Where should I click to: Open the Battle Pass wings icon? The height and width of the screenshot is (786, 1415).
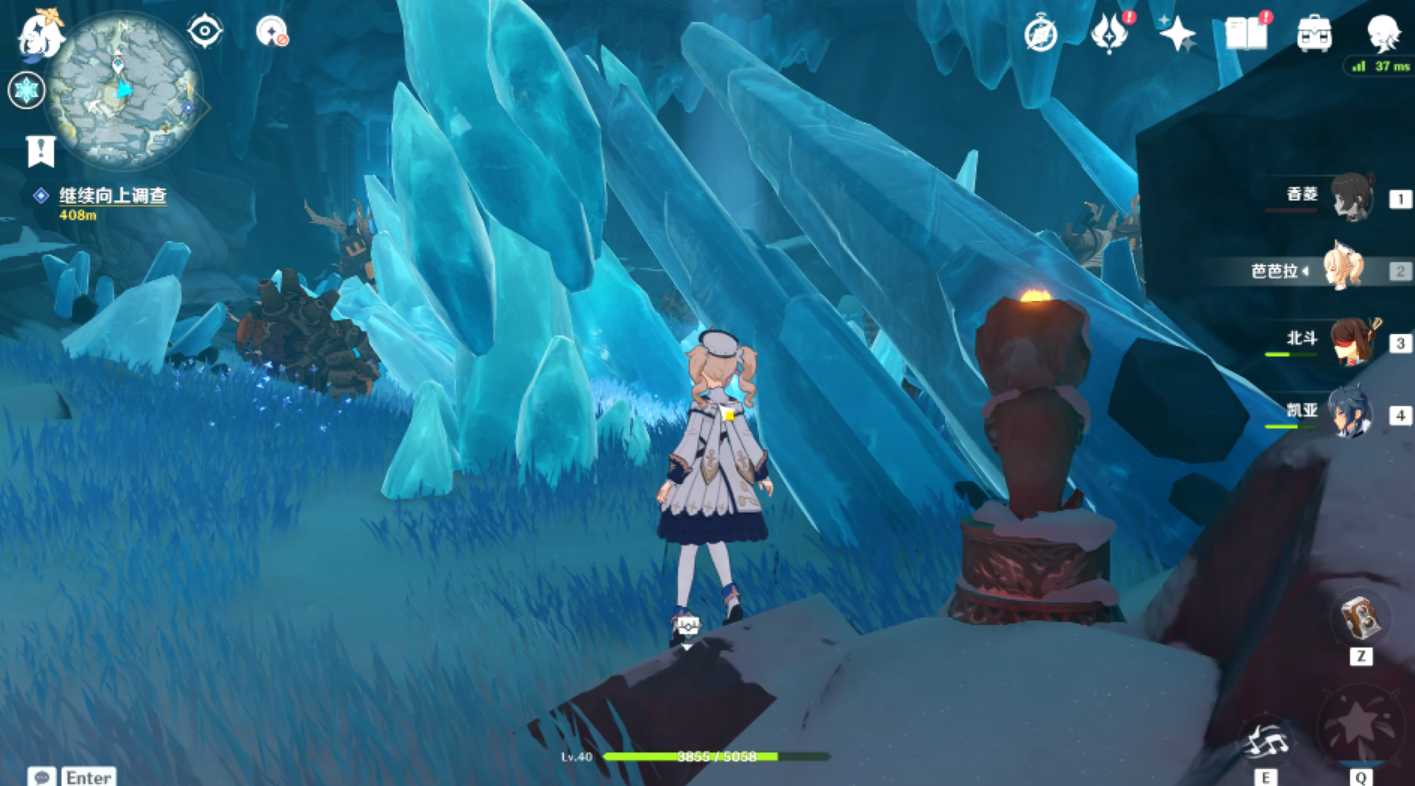click(x=1110, y=32)
